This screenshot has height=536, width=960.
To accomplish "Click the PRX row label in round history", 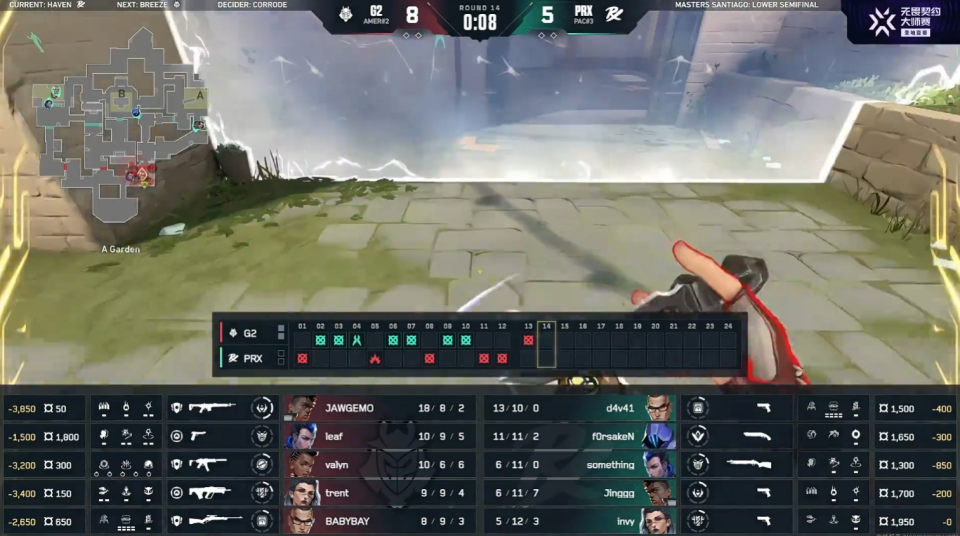I will [x=250, y=357].
